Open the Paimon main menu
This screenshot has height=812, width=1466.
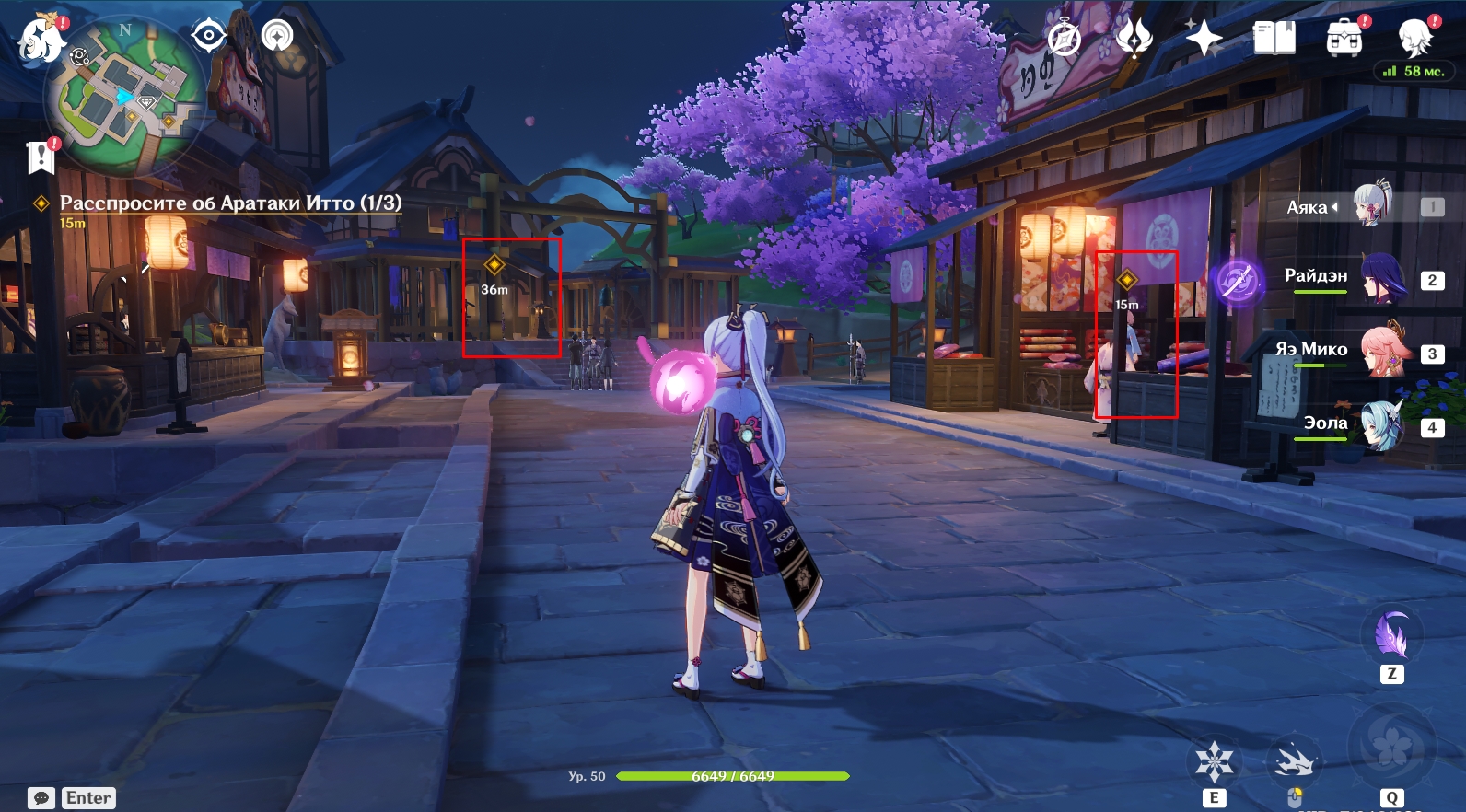(x=41, y=41)
